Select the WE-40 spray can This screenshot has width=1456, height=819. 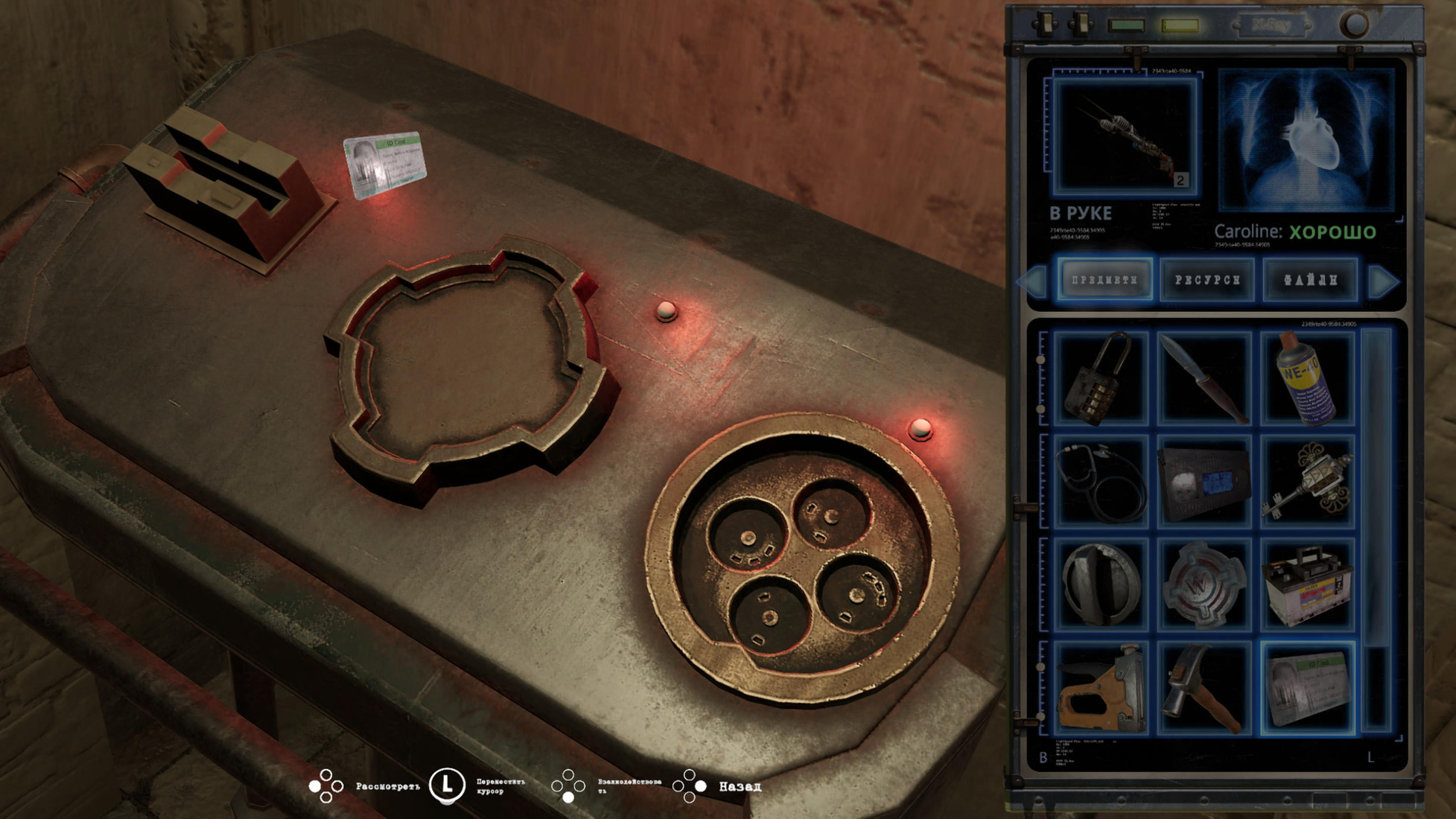1307,380
